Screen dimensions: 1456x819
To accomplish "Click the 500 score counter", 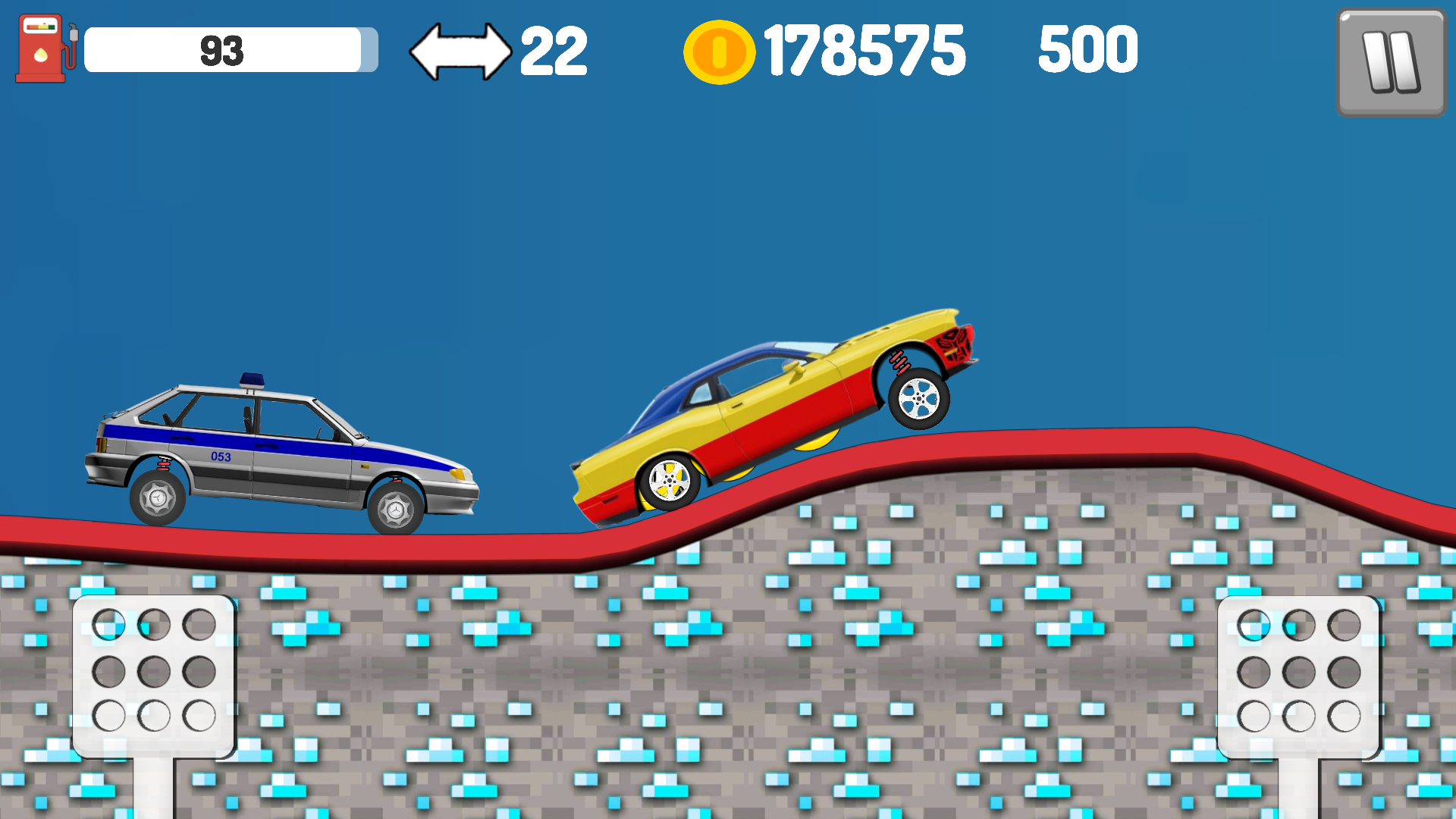I will tap(1088, 49).
